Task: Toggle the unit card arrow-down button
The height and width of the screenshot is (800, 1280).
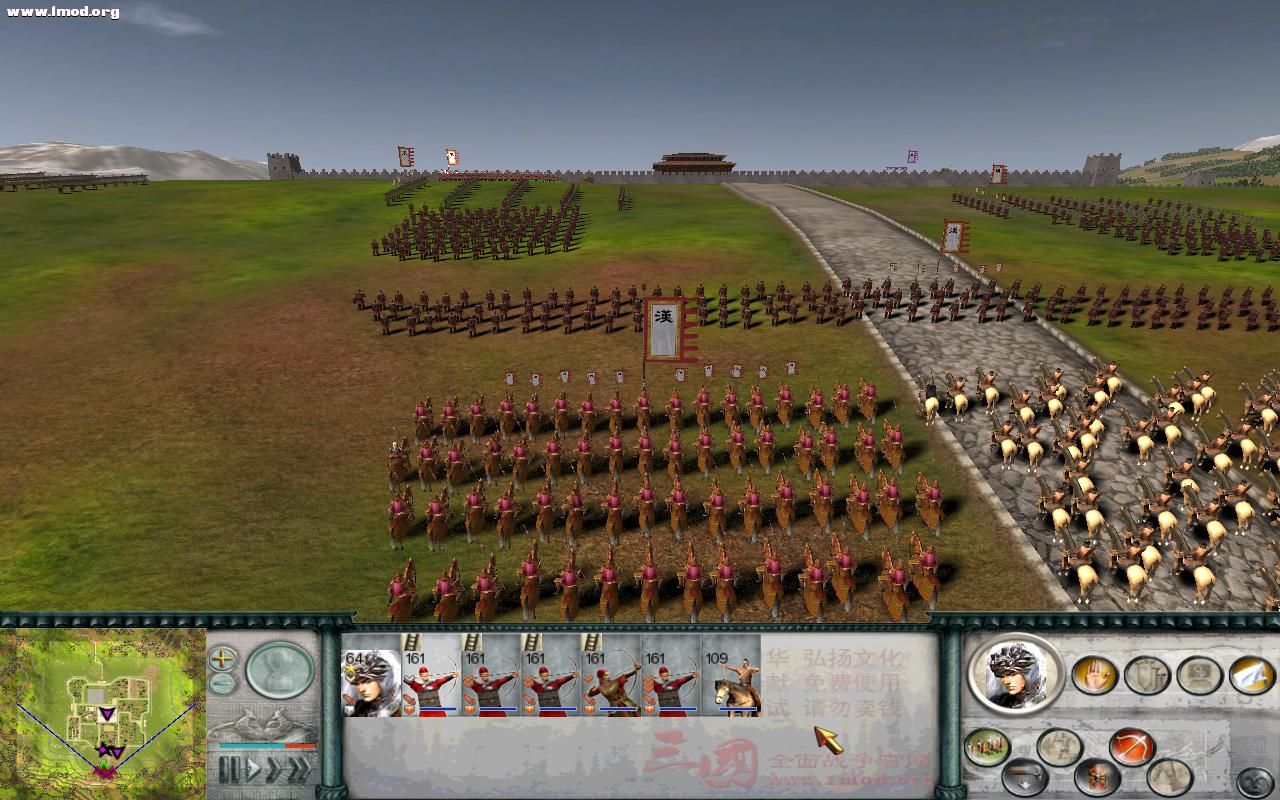Action: click(x=1025, y=778)
